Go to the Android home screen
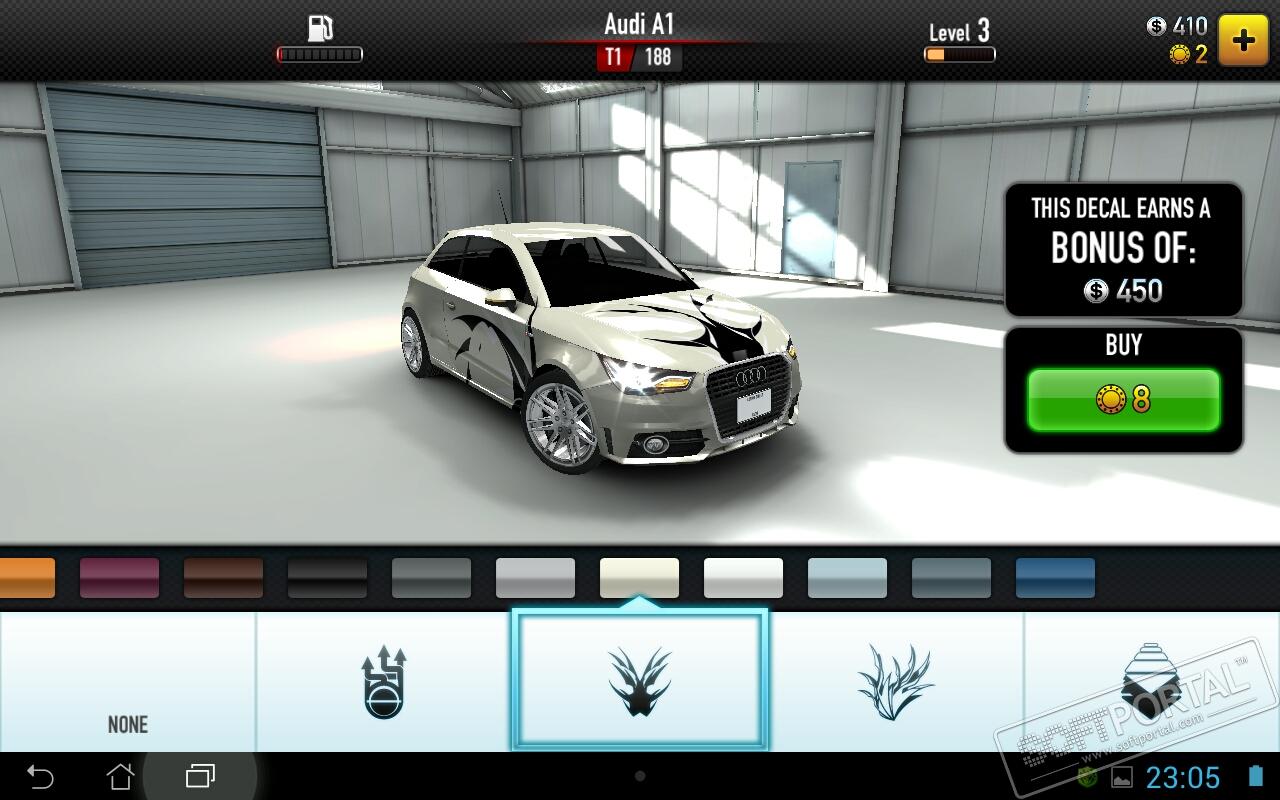 point(120,776)
